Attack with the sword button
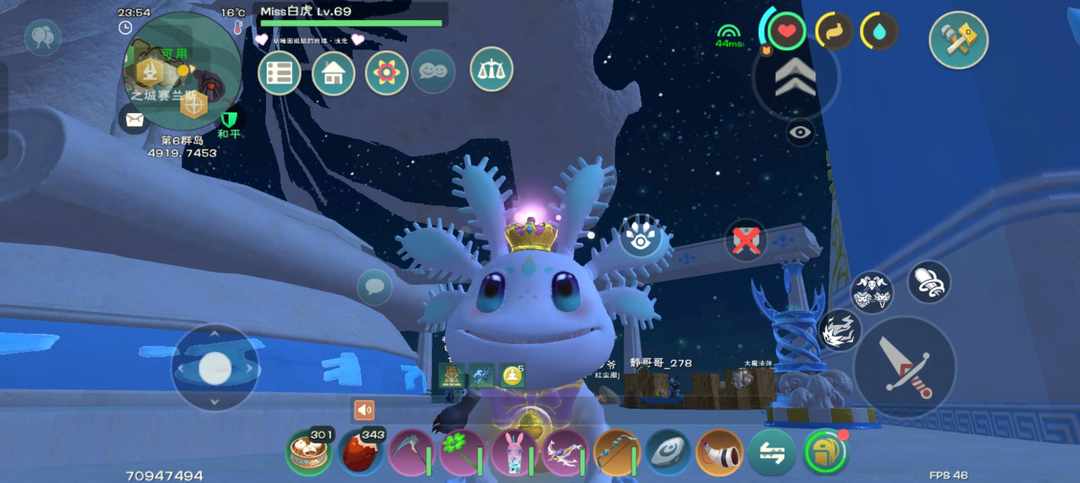 (x=904, y=366)
